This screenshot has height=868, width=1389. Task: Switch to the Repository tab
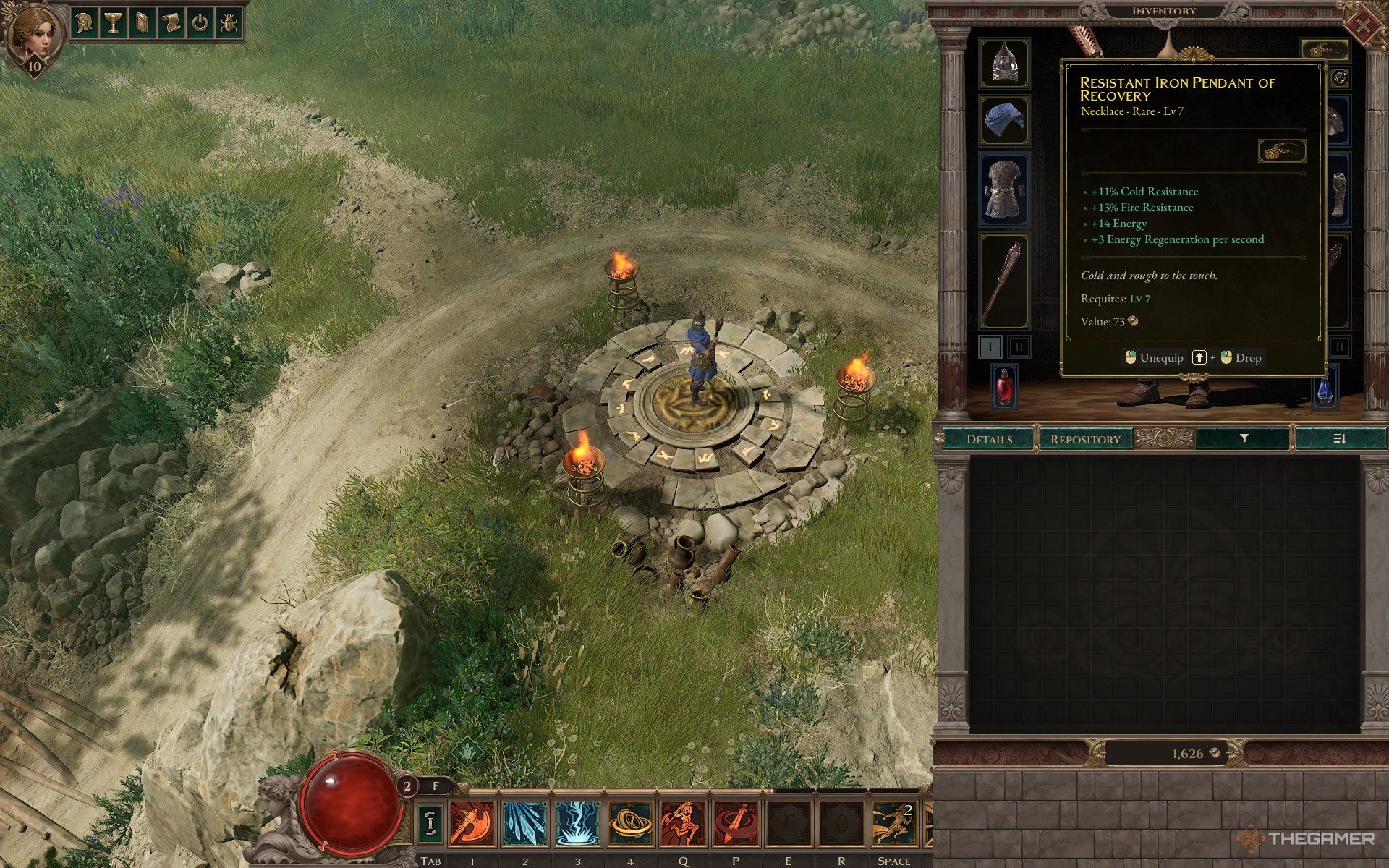point(1084,439)
